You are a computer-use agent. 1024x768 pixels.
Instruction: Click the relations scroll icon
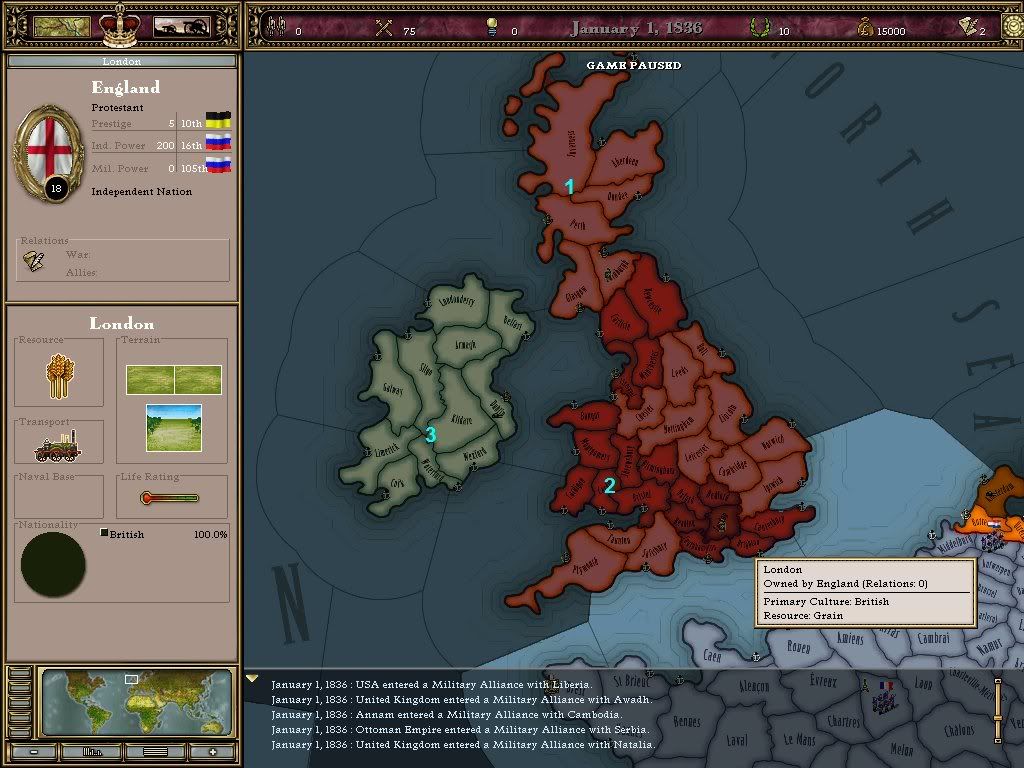click(x=35, y=261)
